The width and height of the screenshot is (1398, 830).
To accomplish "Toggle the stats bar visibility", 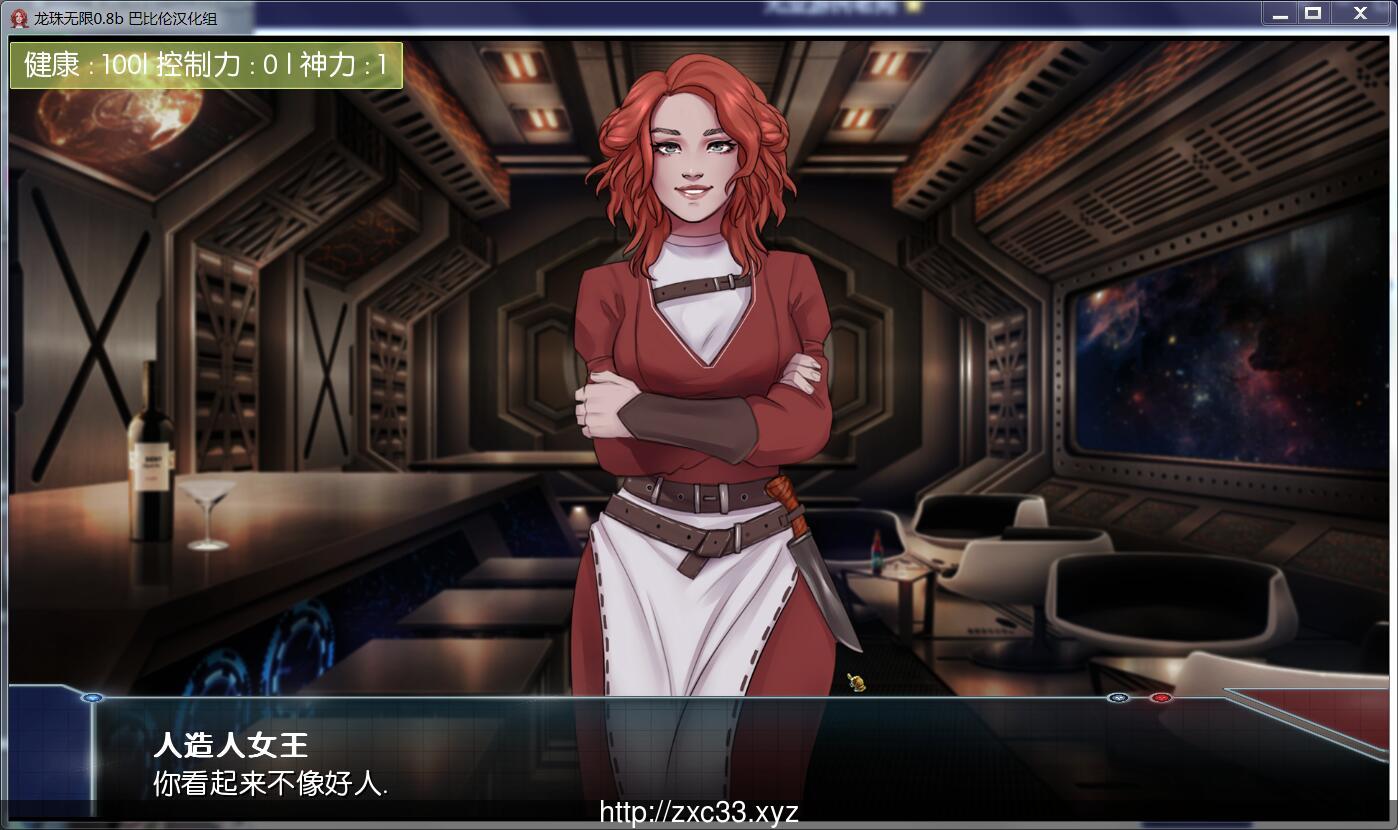I will pyautogui.click(x=205, y=65).
